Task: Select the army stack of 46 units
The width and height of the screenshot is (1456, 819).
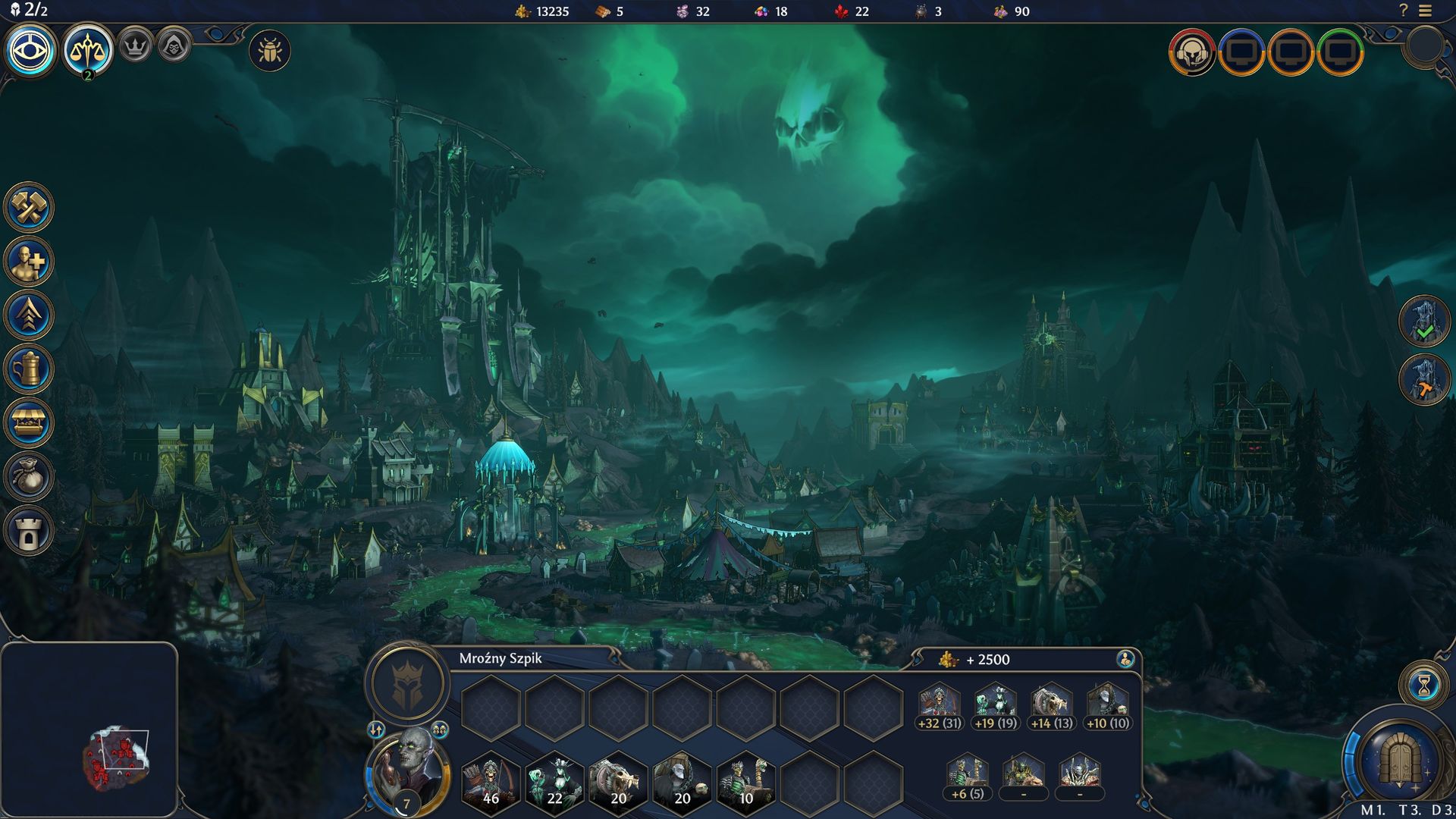Action: 491,781
